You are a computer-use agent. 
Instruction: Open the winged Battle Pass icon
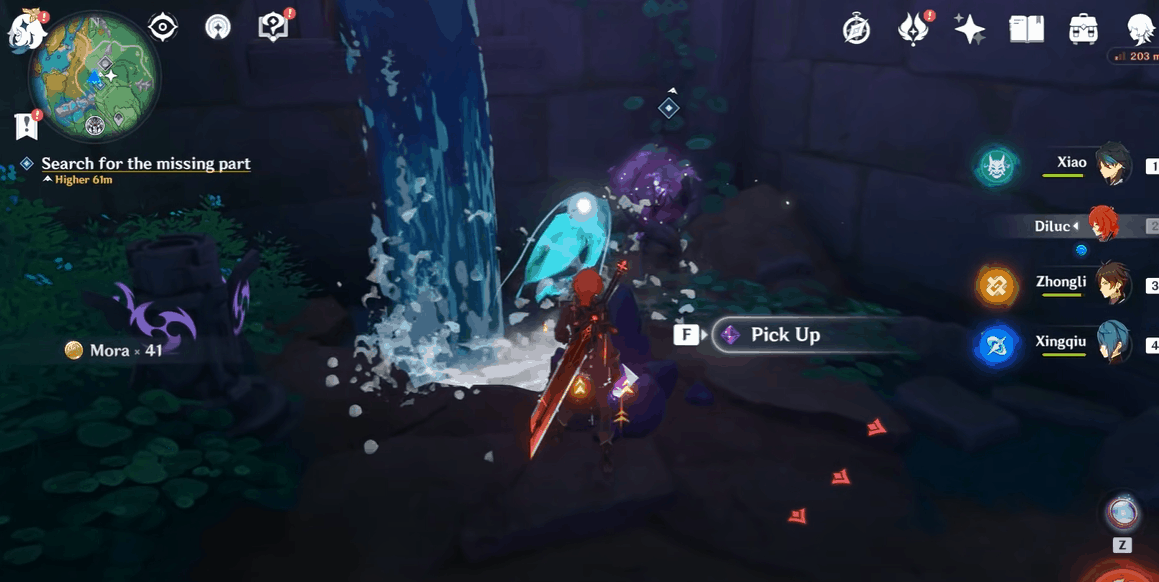[913, 30]
